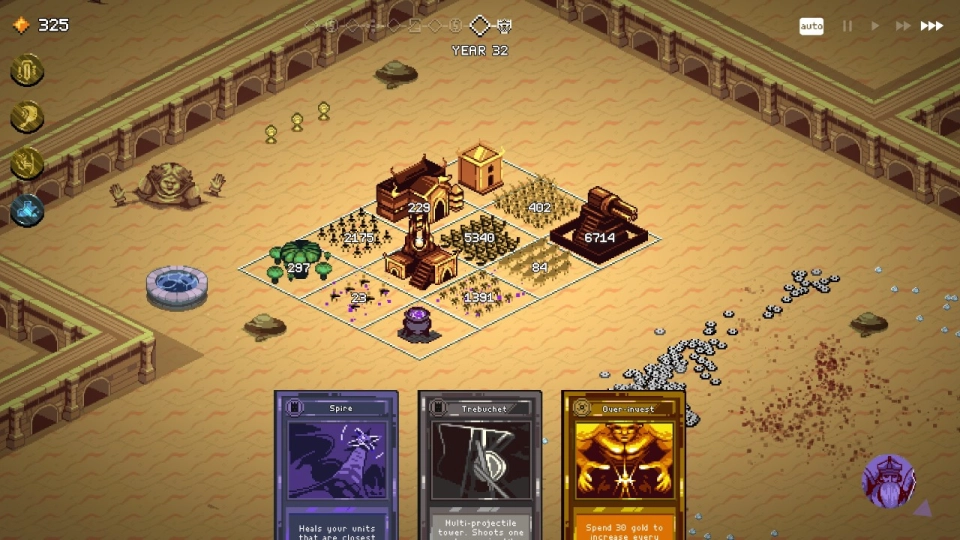Screen dimensions: 960x540
Task: Activate the blue glowing ability icon
Action: (27, 210)
